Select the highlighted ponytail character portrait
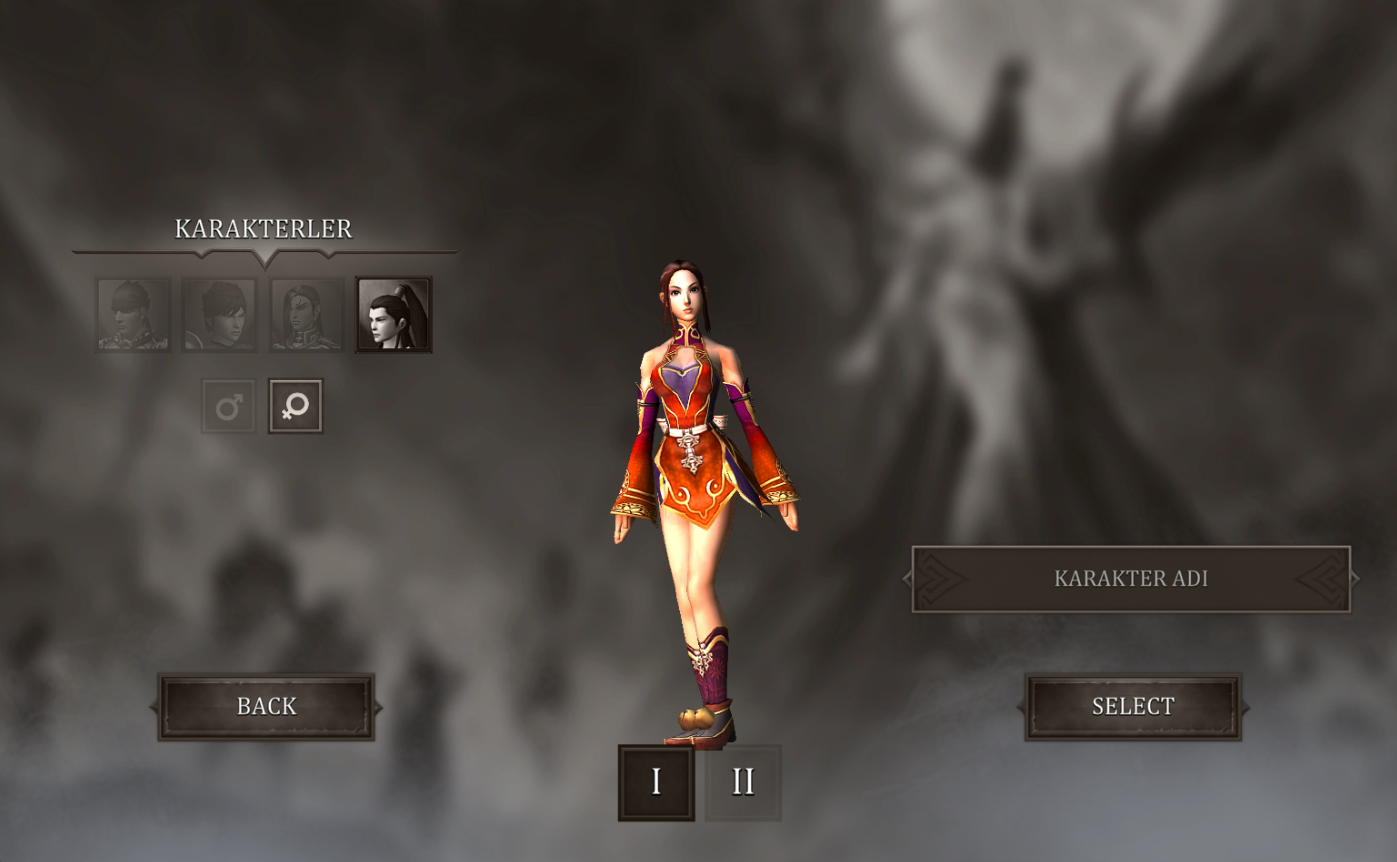 pos(394,315)
